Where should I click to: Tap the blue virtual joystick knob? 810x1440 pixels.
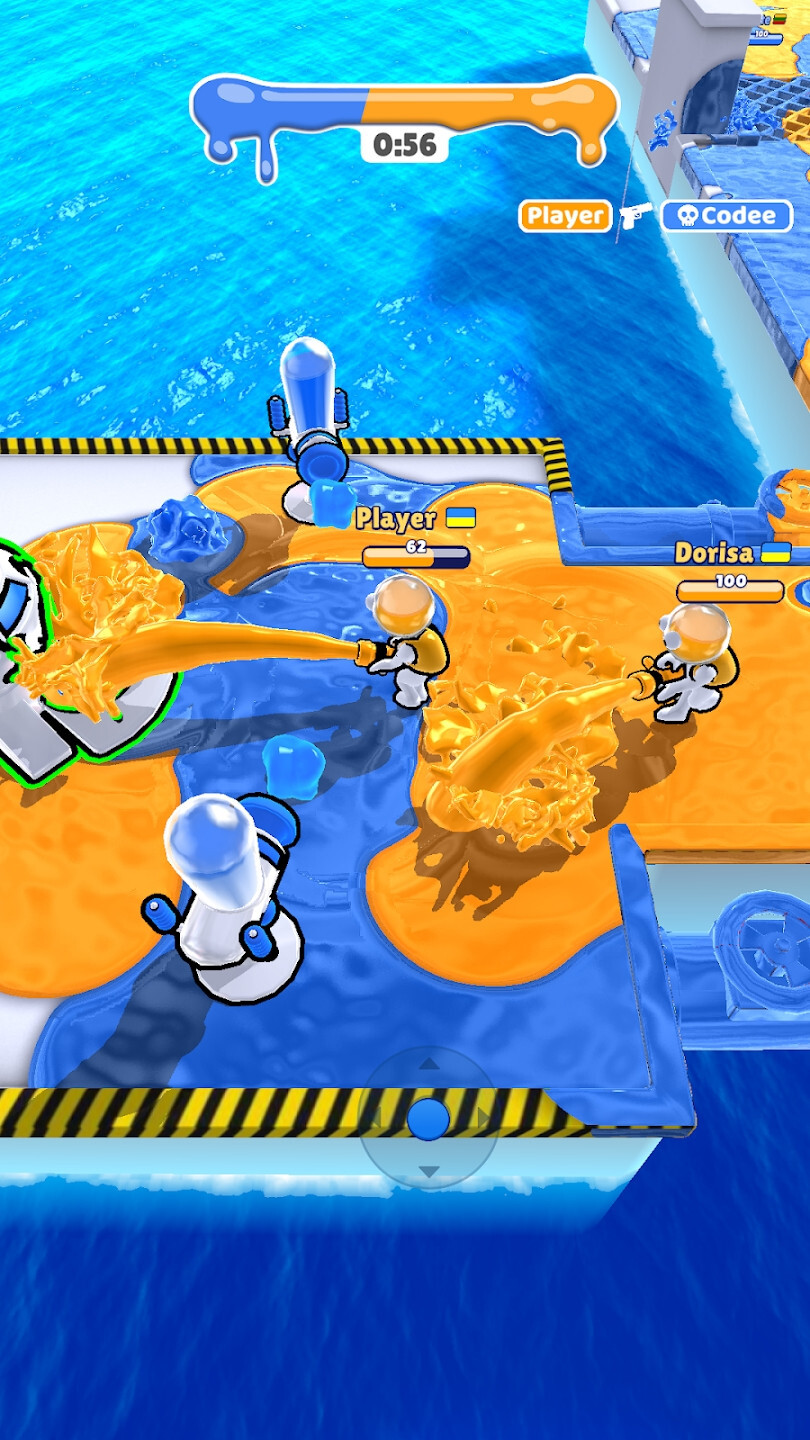(x=429, y=1118)
